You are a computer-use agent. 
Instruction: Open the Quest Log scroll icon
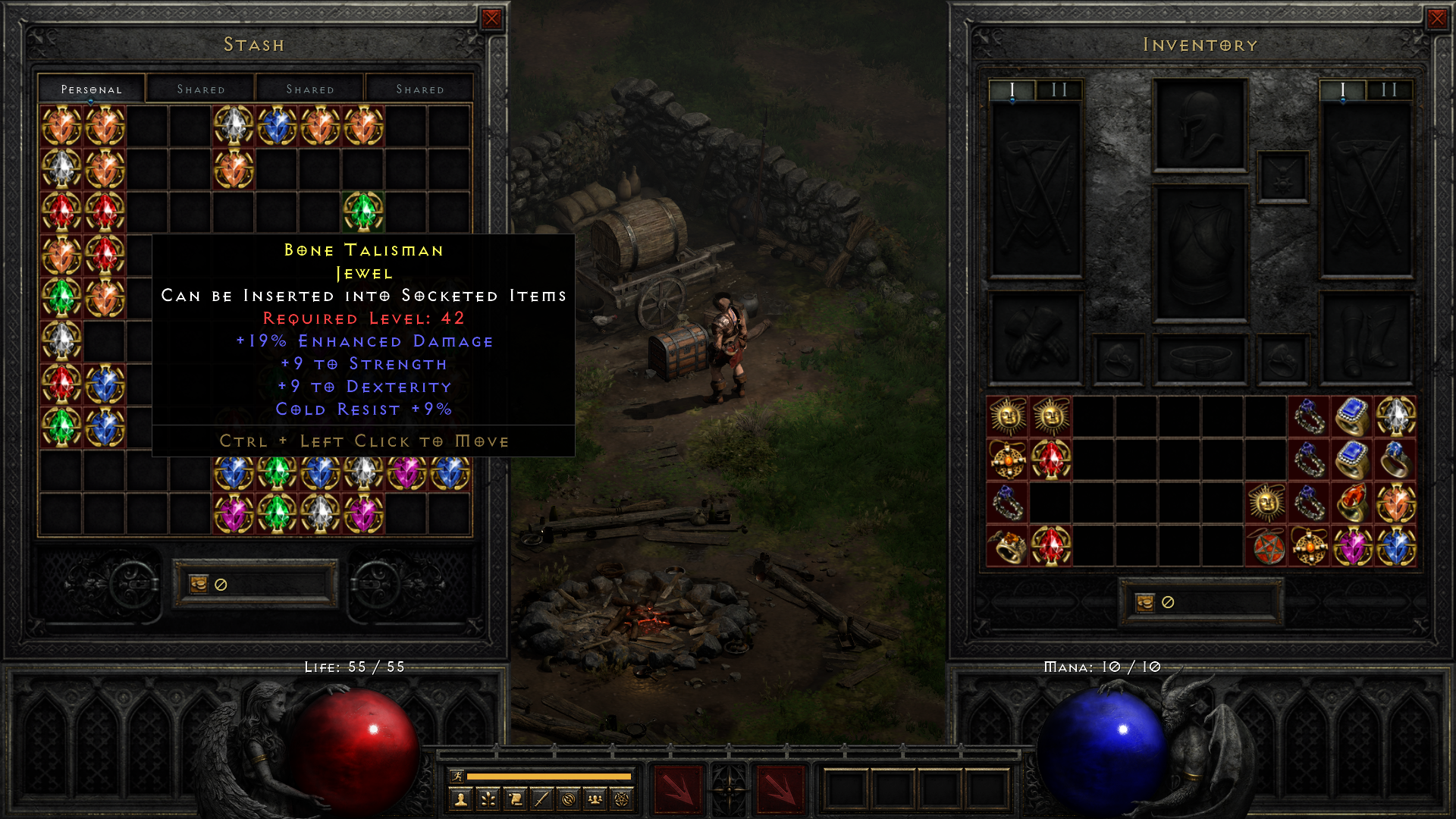[x=516, y=799]
